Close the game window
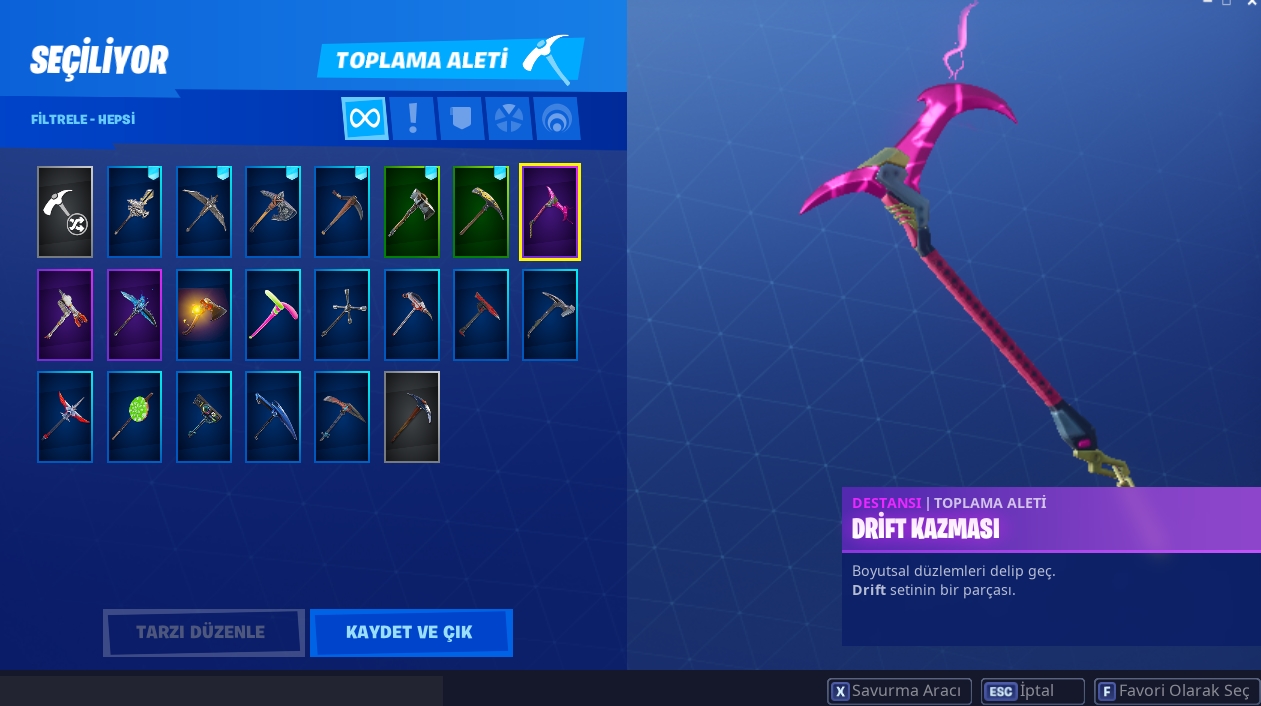Viewport: 1261px width, 706px height. (x=1251, y=4)
